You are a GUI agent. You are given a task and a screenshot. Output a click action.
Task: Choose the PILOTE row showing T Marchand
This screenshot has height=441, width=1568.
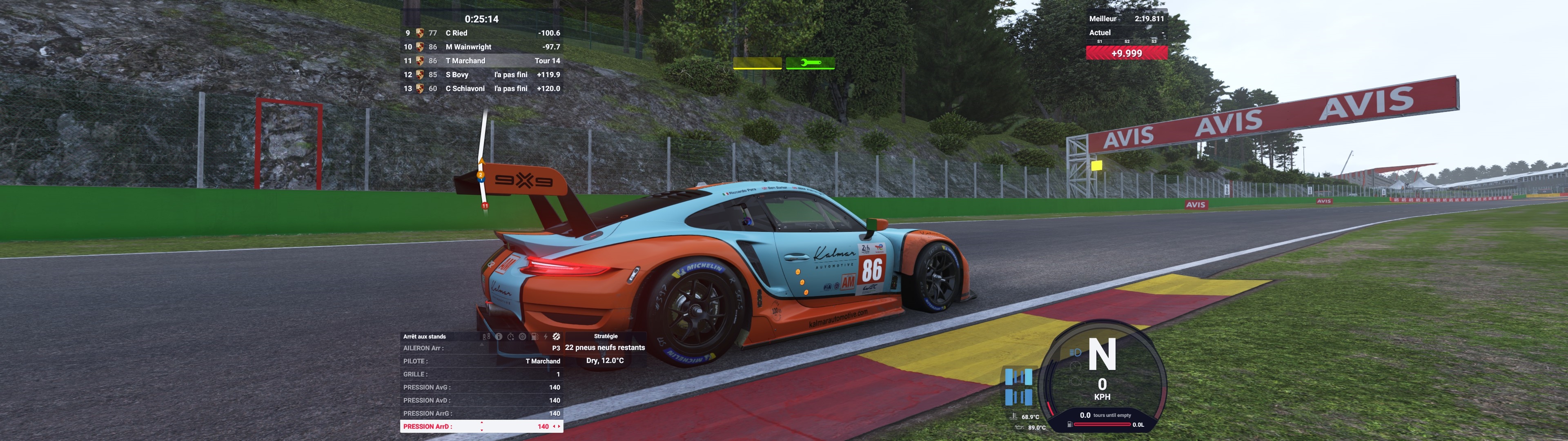tap(481, 361)
